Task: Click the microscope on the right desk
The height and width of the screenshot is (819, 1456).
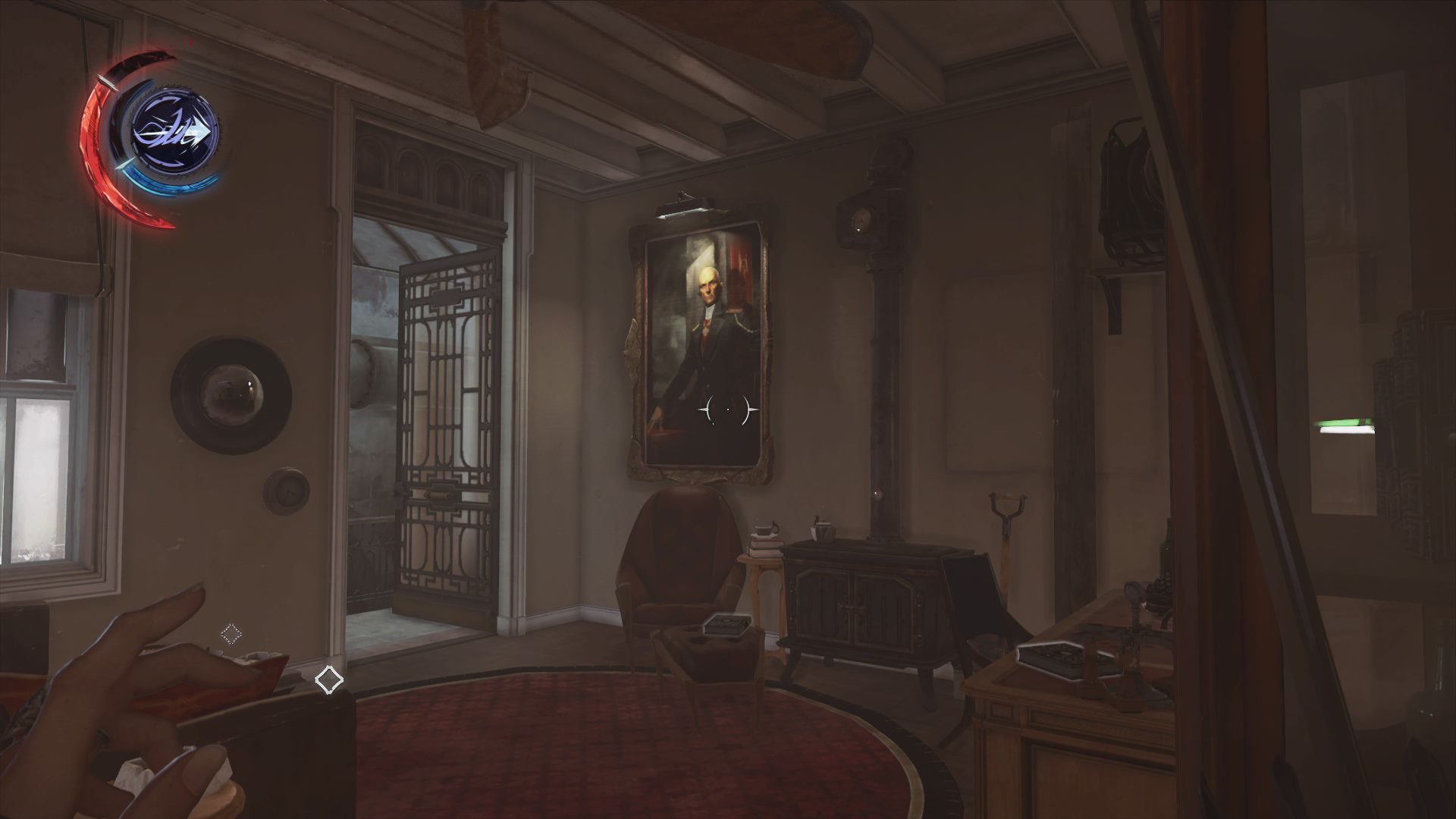Action: [x=1135, y=607]
